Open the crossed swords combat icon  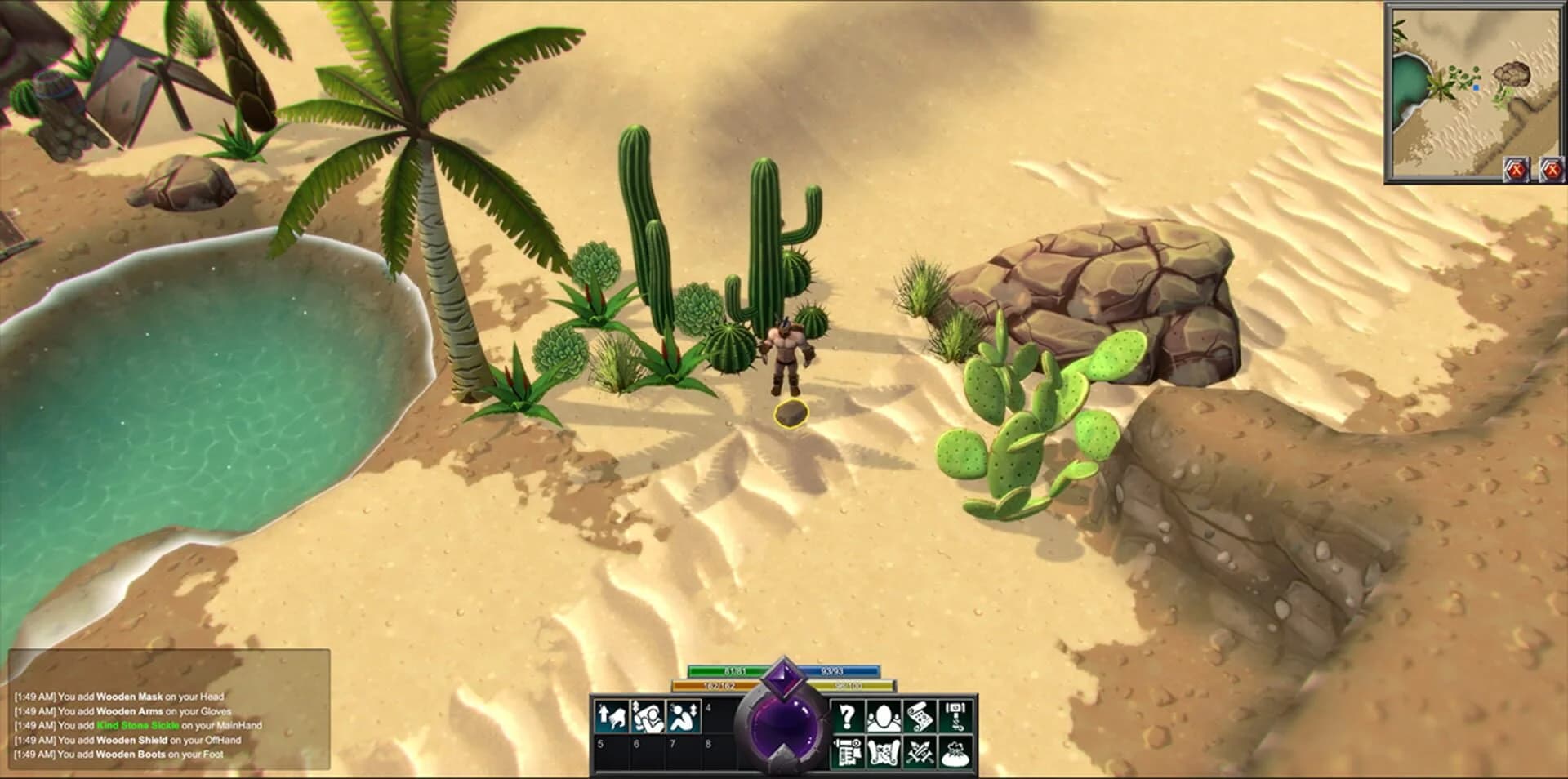[x=920, y=753]
